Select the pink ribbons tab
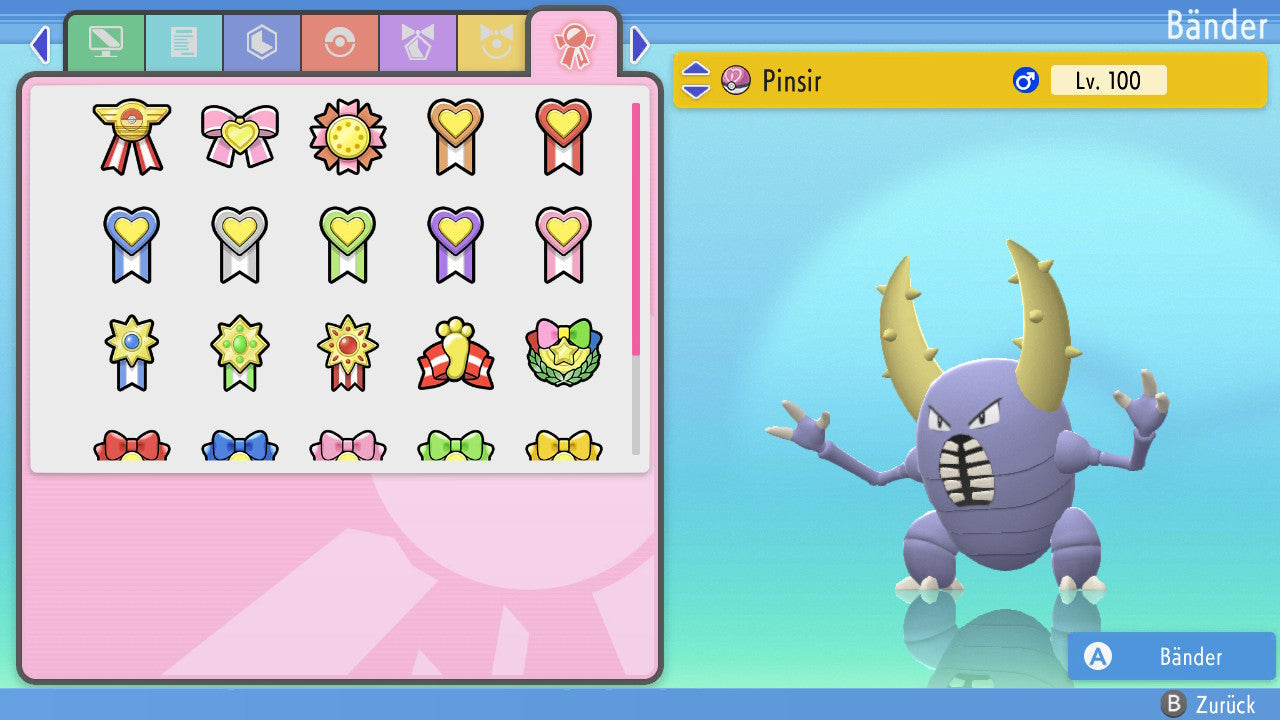This screenshot has width=1280, height=720. (574, 43)
